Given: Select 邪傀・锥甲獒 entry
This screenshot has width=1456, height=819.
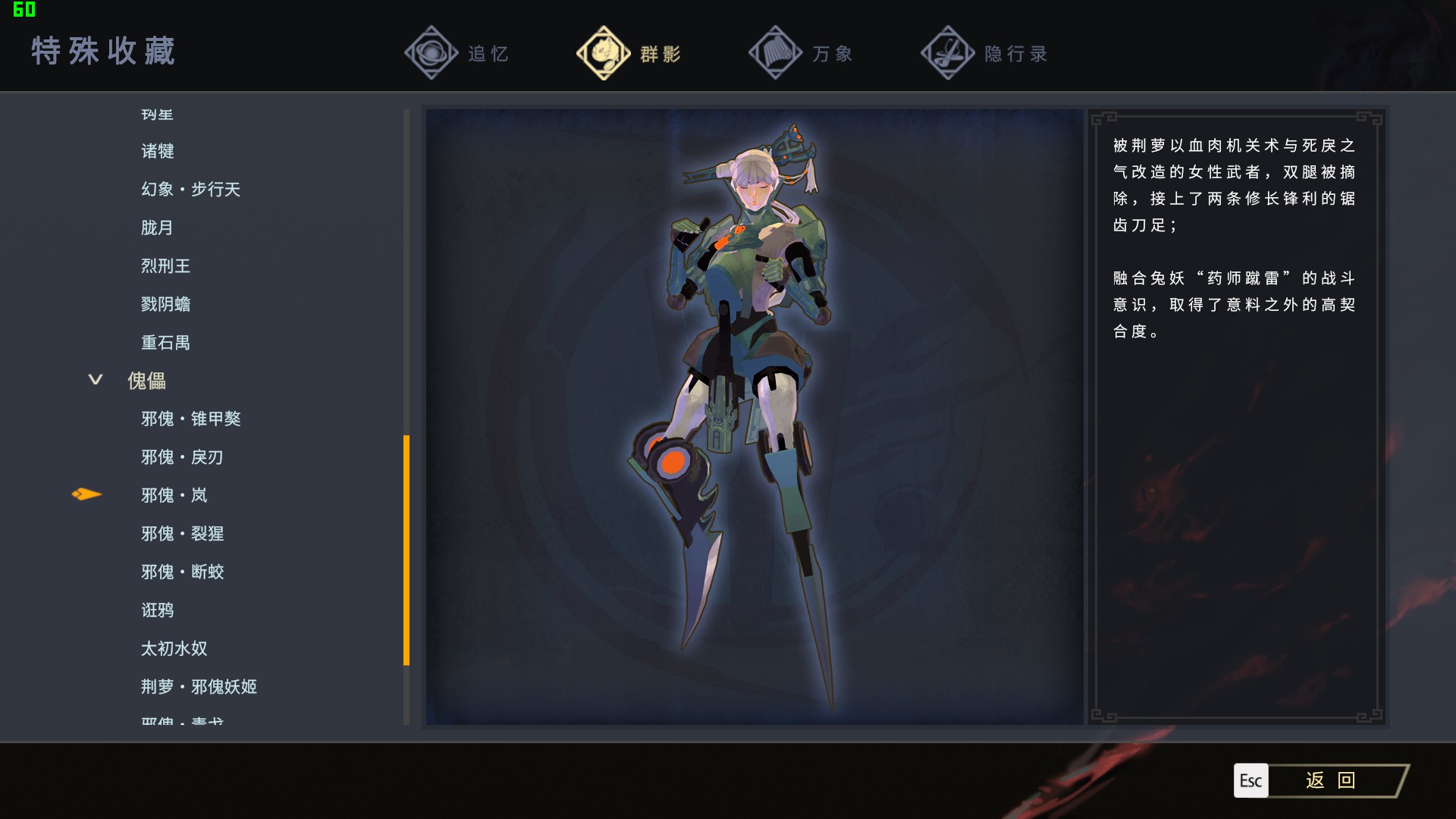Looking at the screenshot, I should [190, 419].
